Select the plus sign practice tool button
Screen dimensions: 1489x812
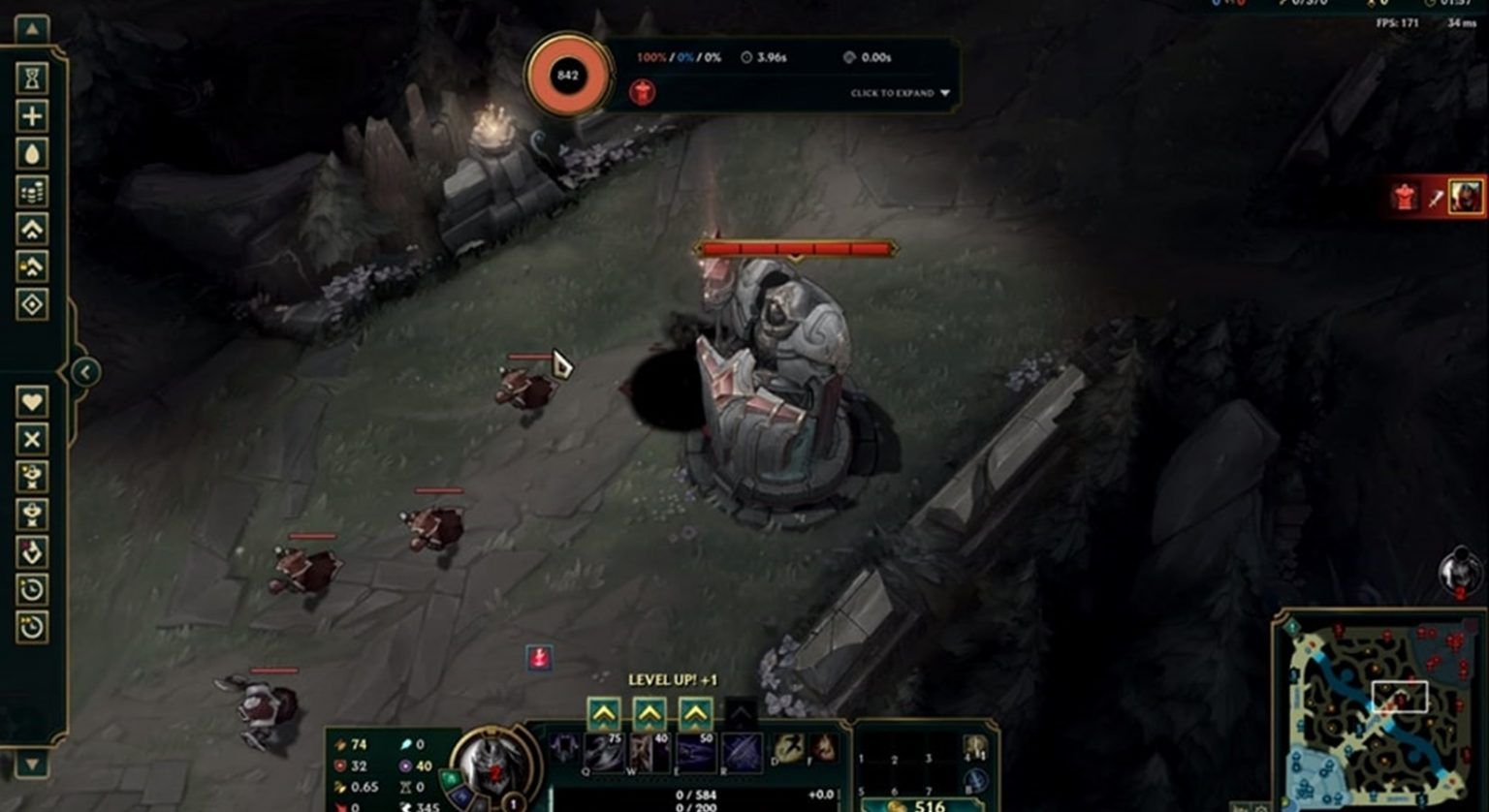click(x=32, y=116)
